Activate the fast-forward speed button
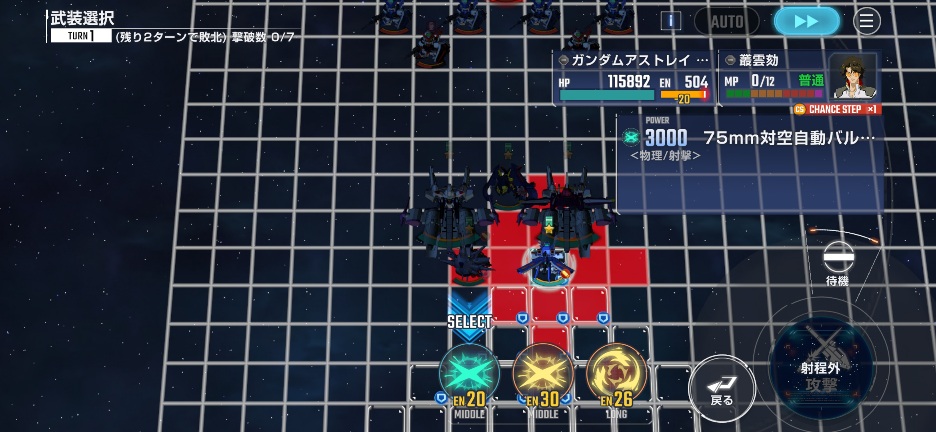This screenshot has width=936, height=432. pyautogui.click(x=806, y=21)
